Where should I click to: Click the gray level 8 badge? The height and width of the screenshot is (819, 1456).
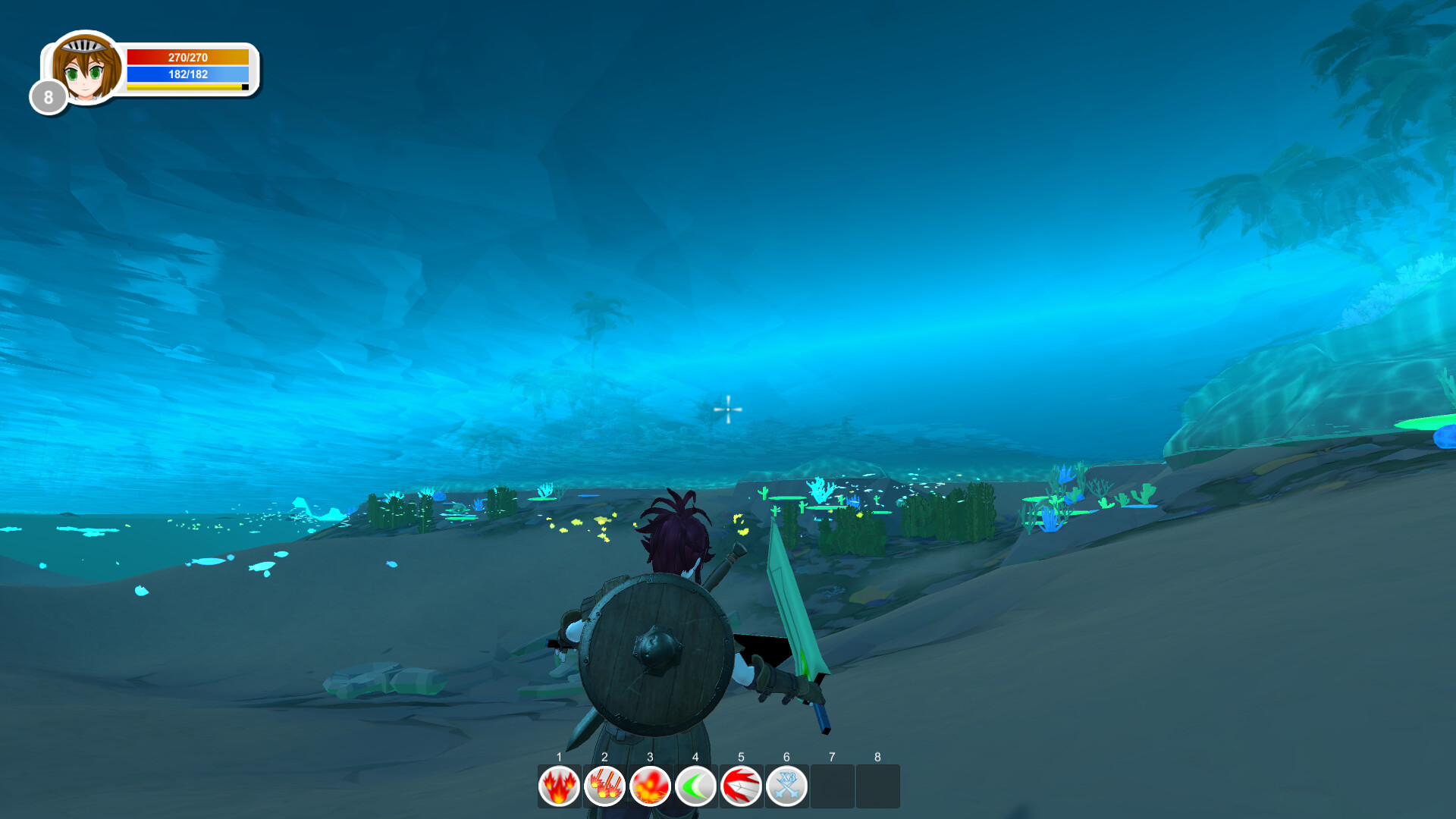[x=47, y=96]
